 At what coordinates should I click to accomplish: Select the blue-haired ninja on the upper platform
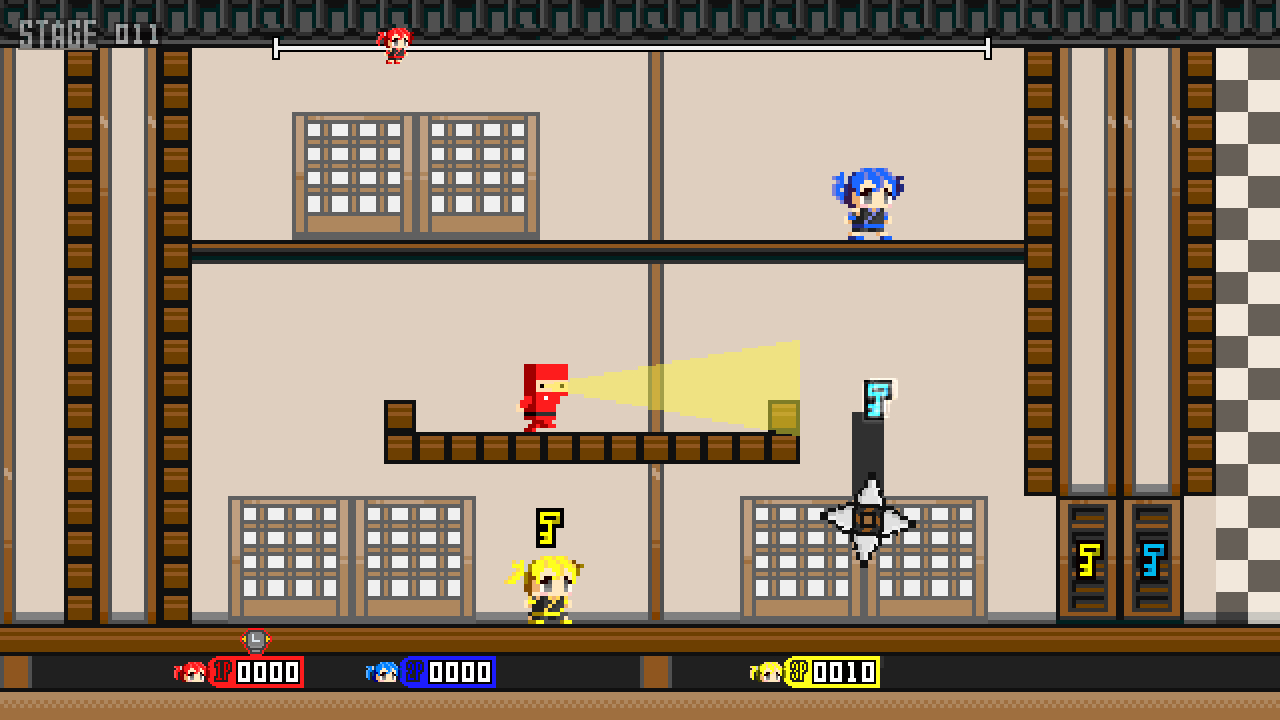tap(872, 205)
